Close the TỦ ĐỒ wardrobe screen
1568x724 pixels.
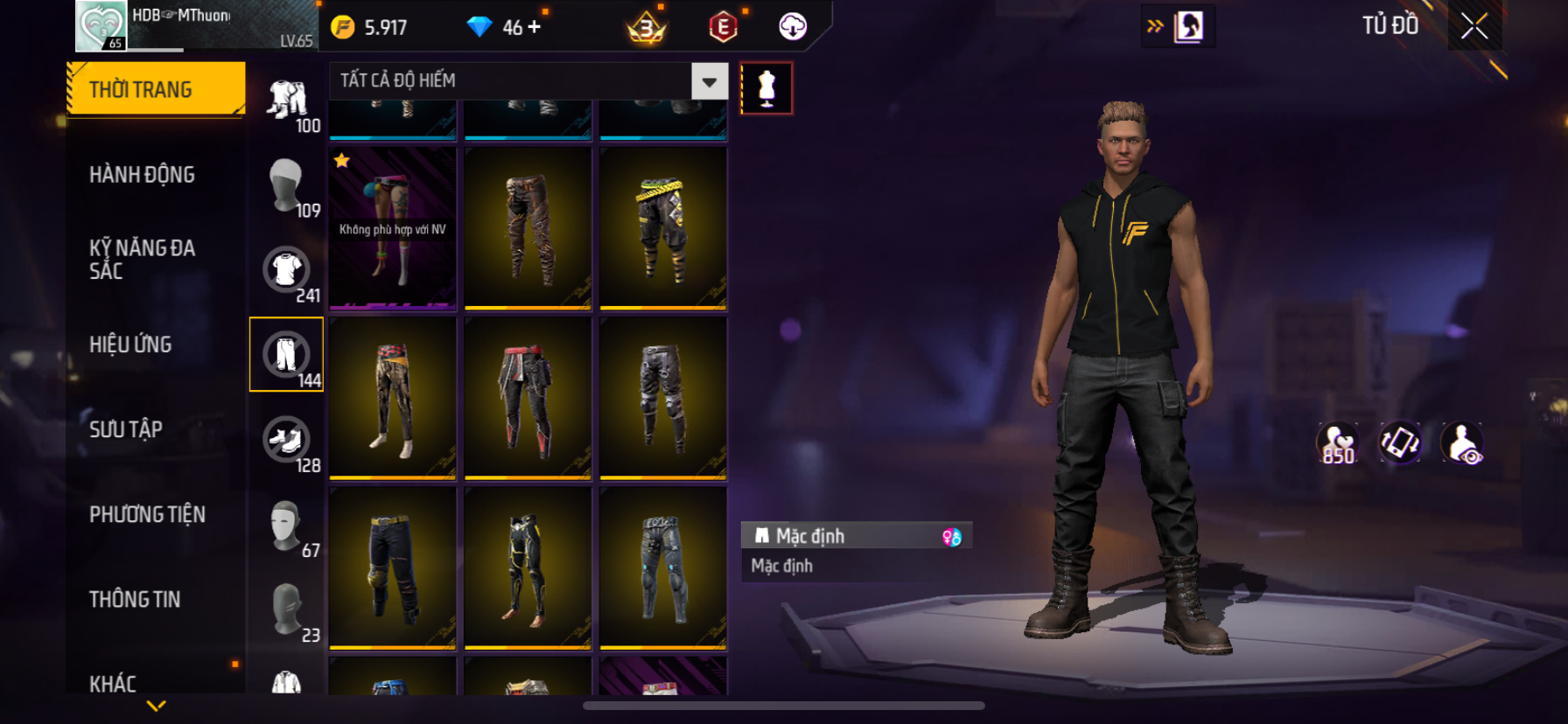click(x=1474, y=26)
